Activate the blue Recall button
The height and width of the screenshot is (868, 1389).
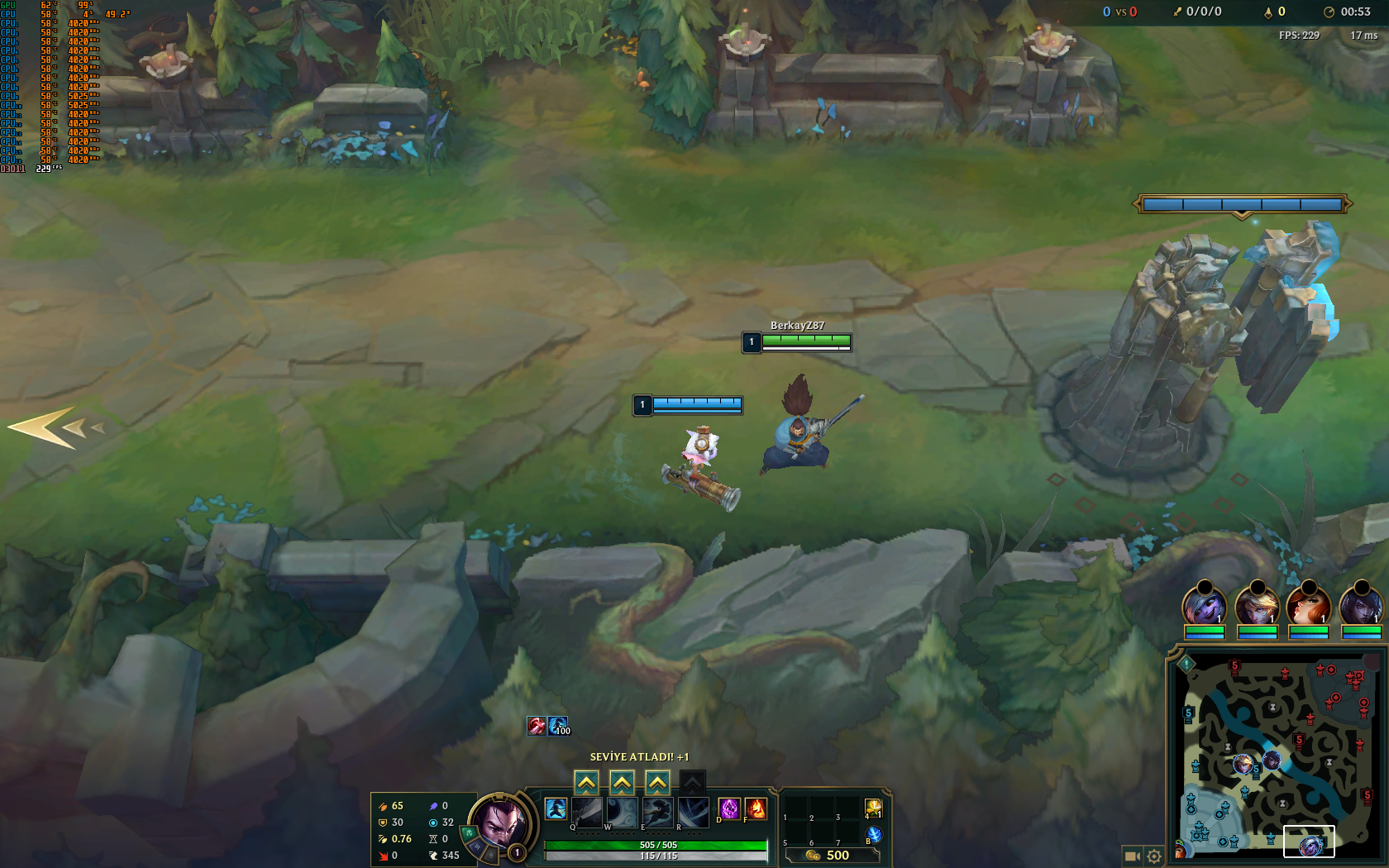click(x=874, y=835)
